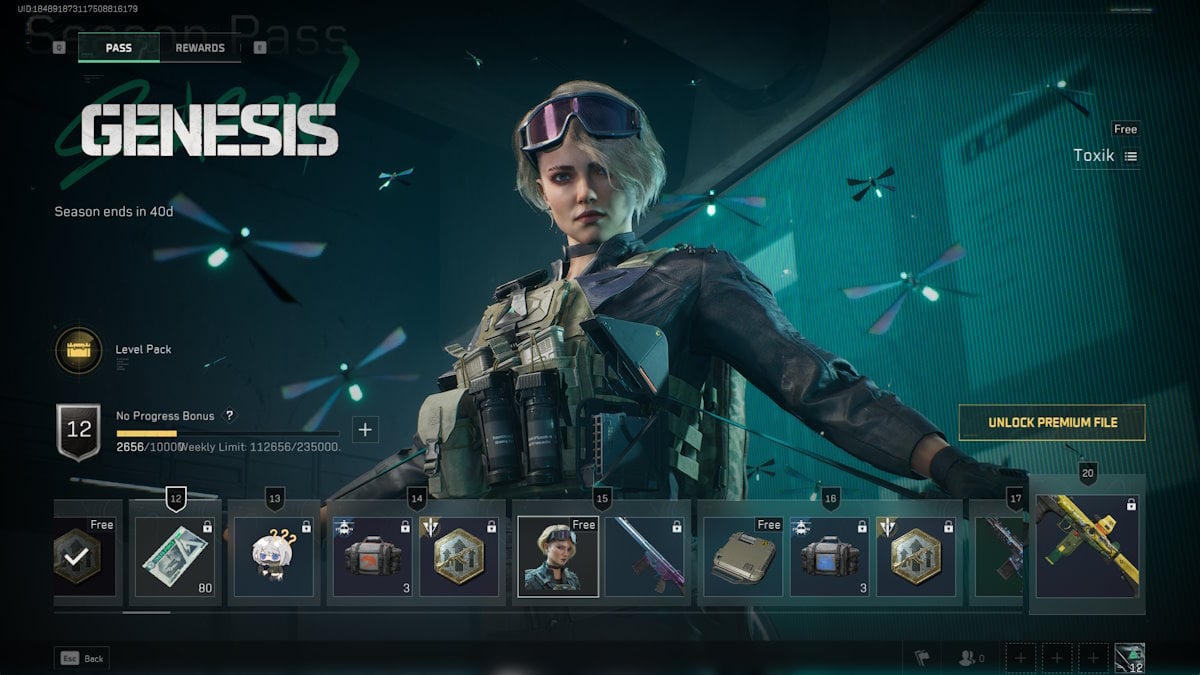The height and width of the screenshot is (675, 1200).
Task: Open the player profile avatar
Action: [1129, 658]
